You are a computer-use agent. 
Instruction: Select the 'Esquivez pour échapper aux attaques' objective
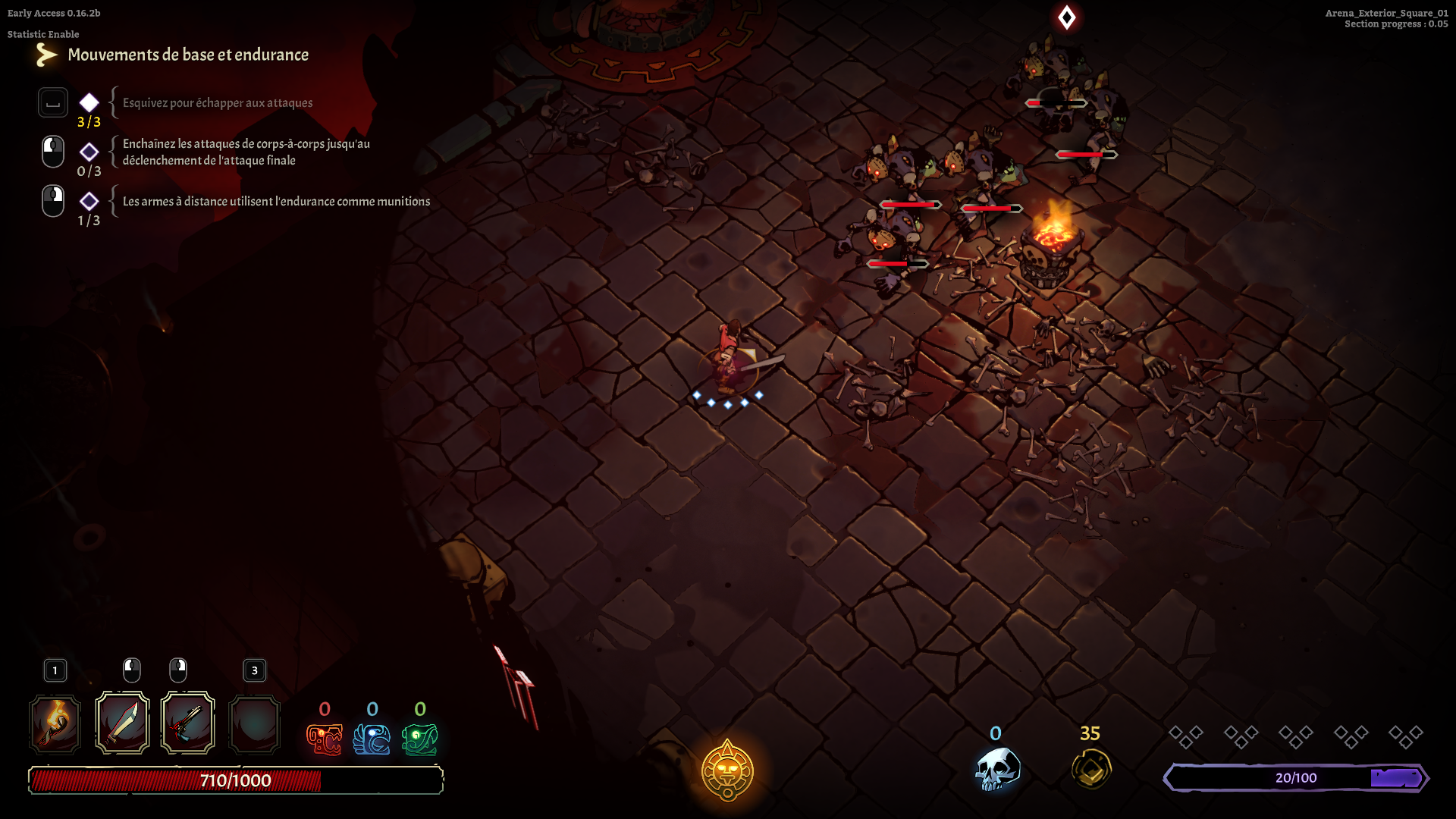(218, 103)
